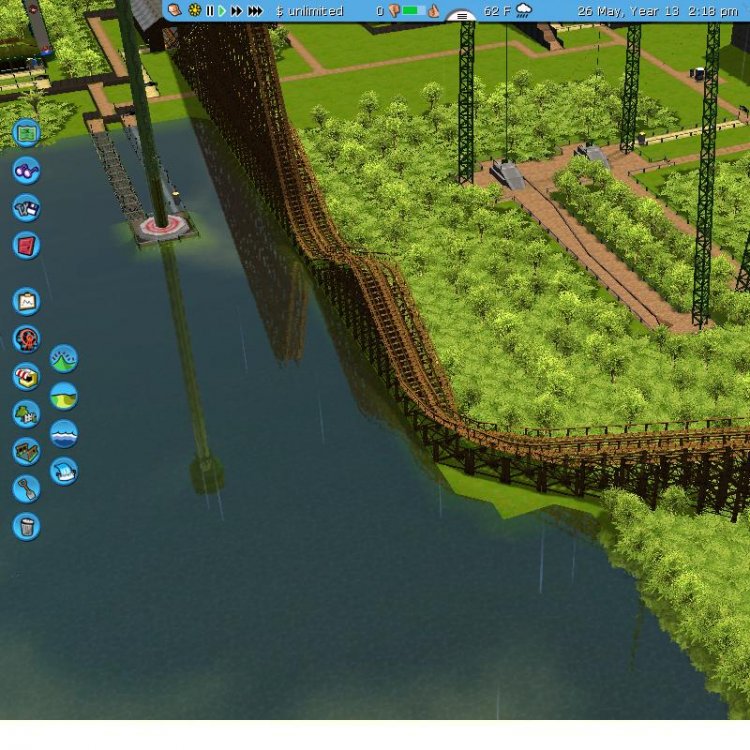
Task: Open the paths and queues icon
Action: (x=26, y=451)
